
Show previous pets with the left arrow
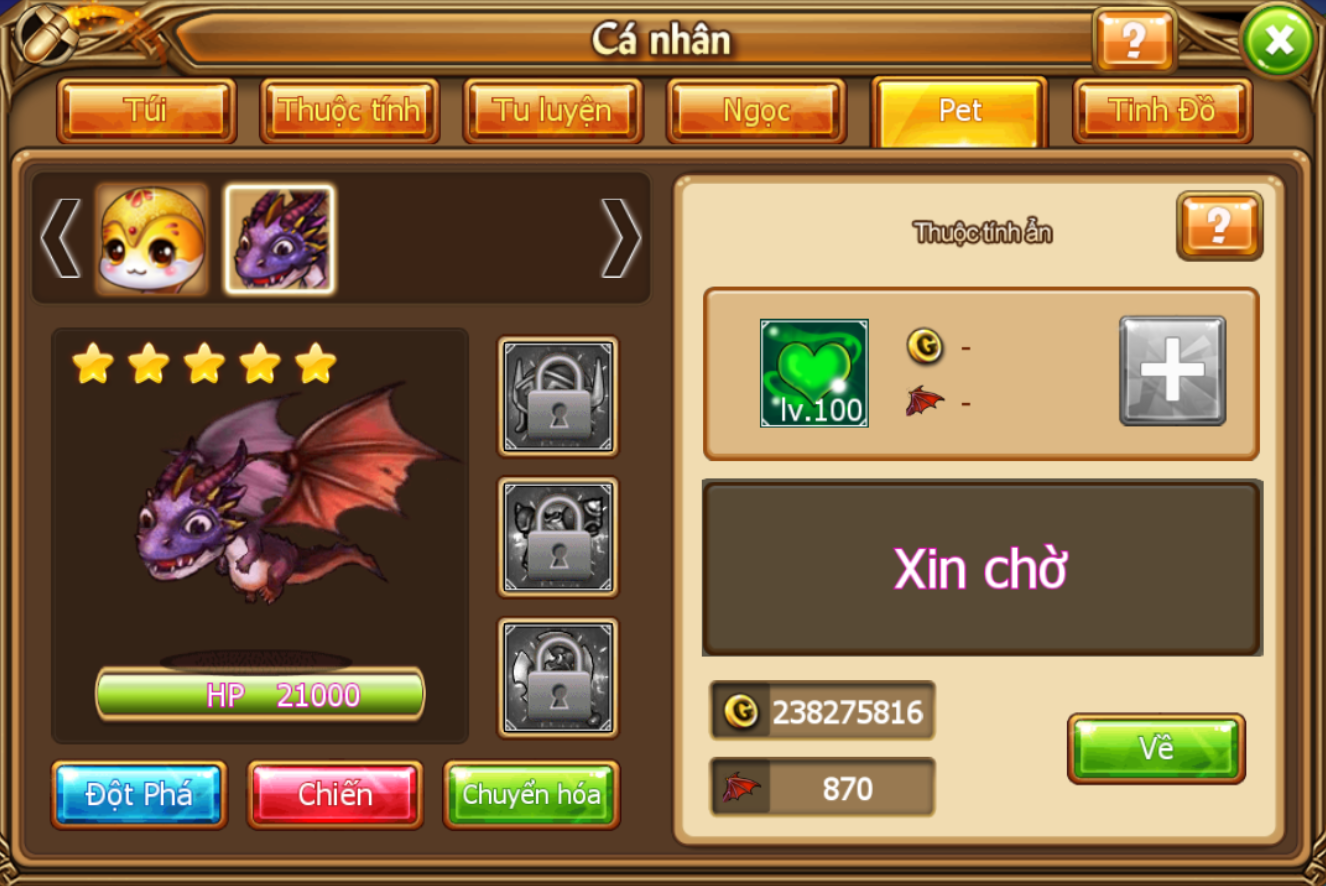(x=60, y=238)
